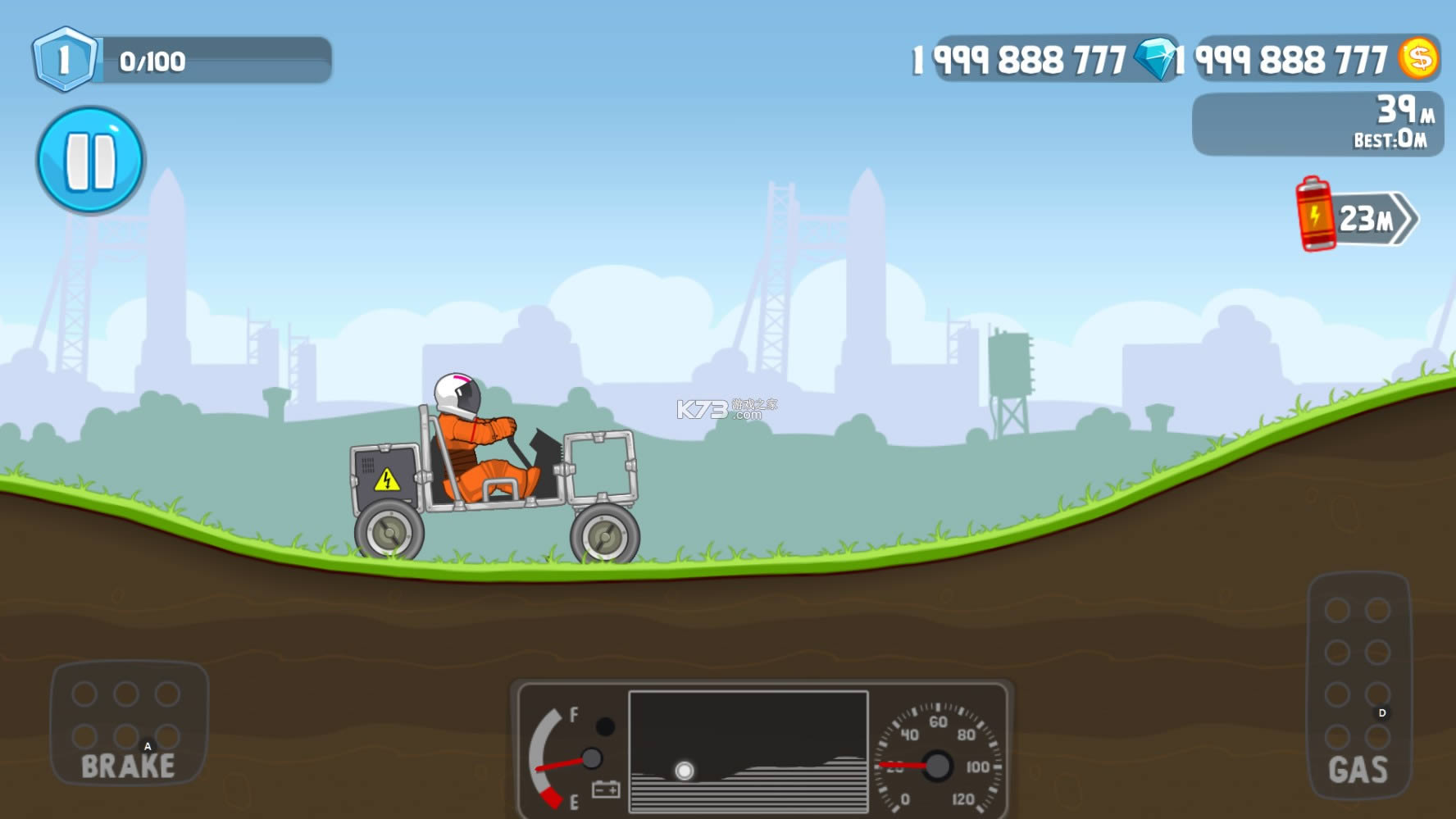1456x819 pixels.
Task: Tap the pause button
Action: [x=90, y=158]
